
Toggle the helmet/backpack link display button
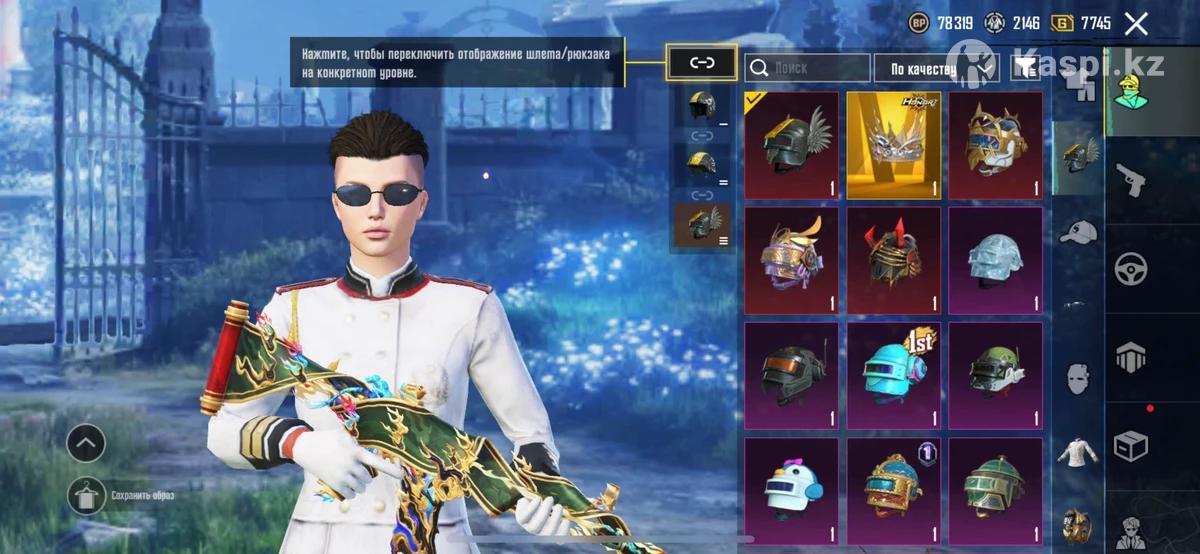click(x=702, y=63)
